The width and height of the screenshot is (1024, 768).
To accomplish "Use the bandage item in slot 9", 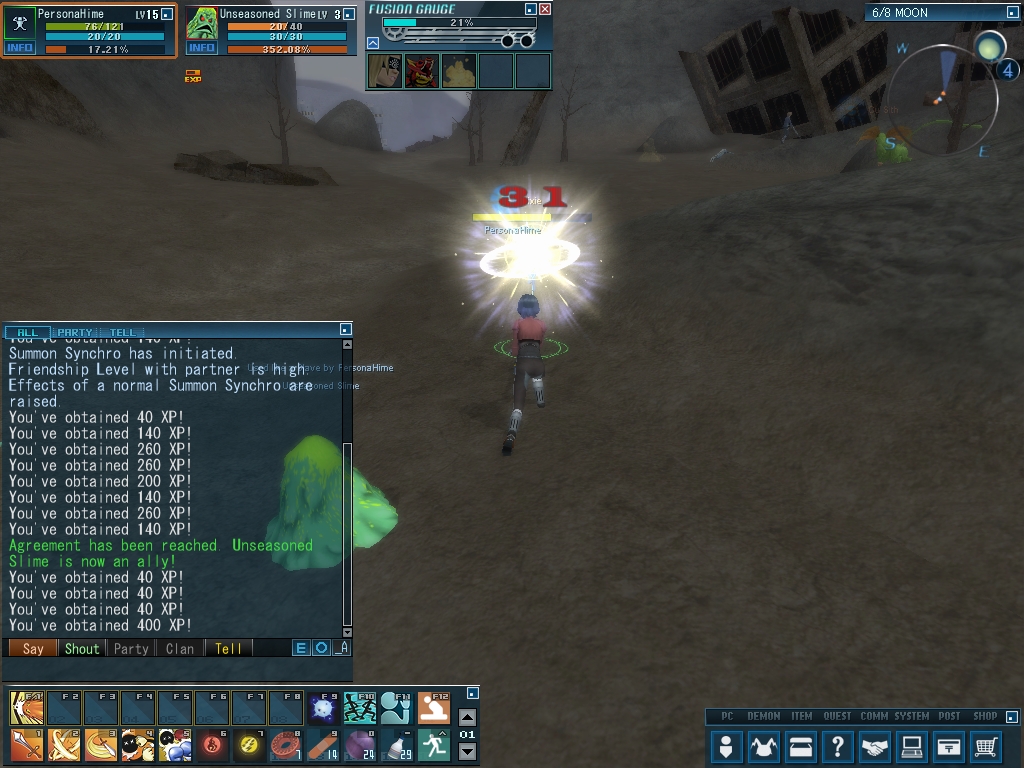I will click(x=323, y=745).
